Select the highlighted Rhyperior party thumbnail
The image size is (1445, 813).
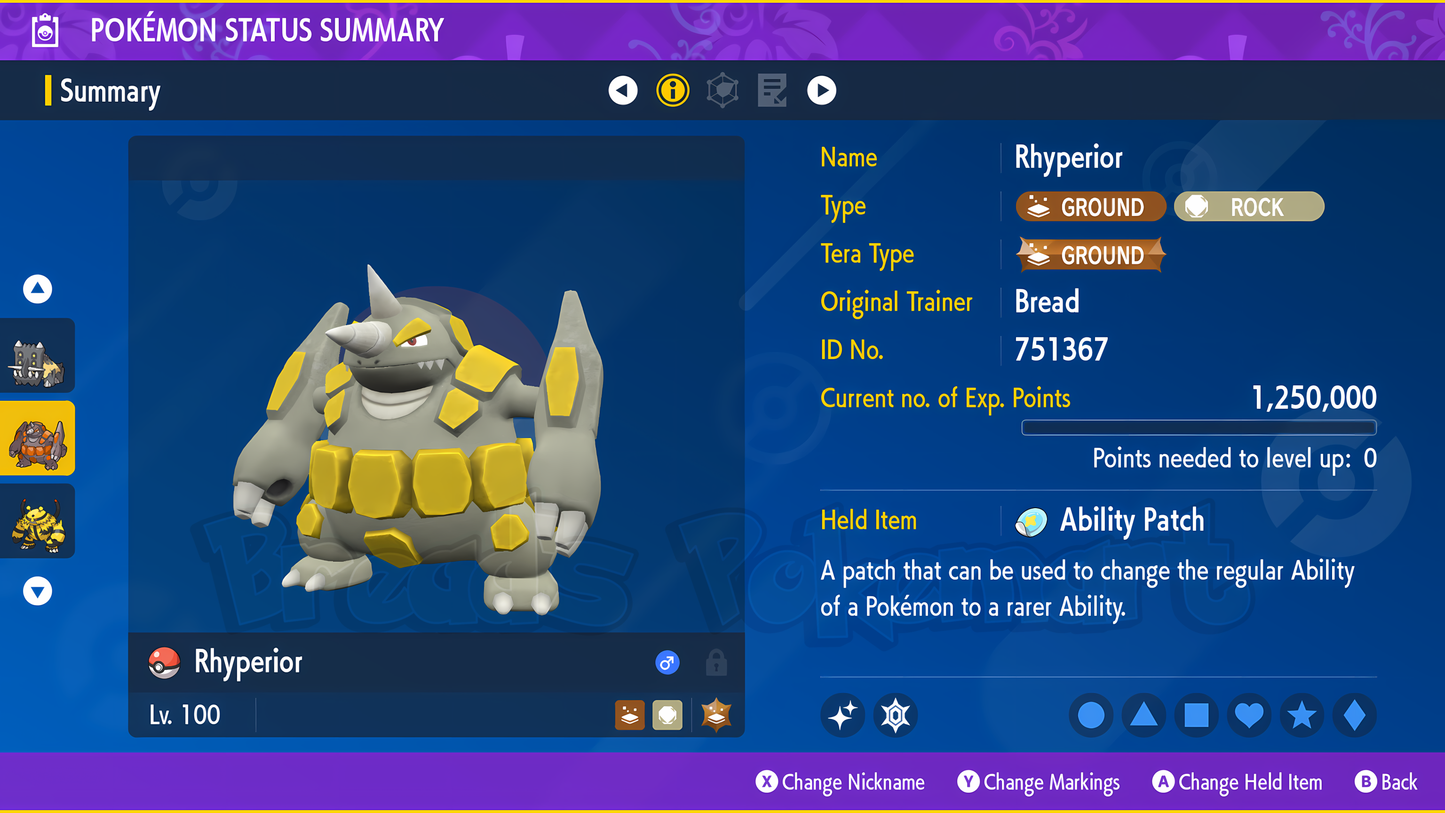(x=38, y=439)
